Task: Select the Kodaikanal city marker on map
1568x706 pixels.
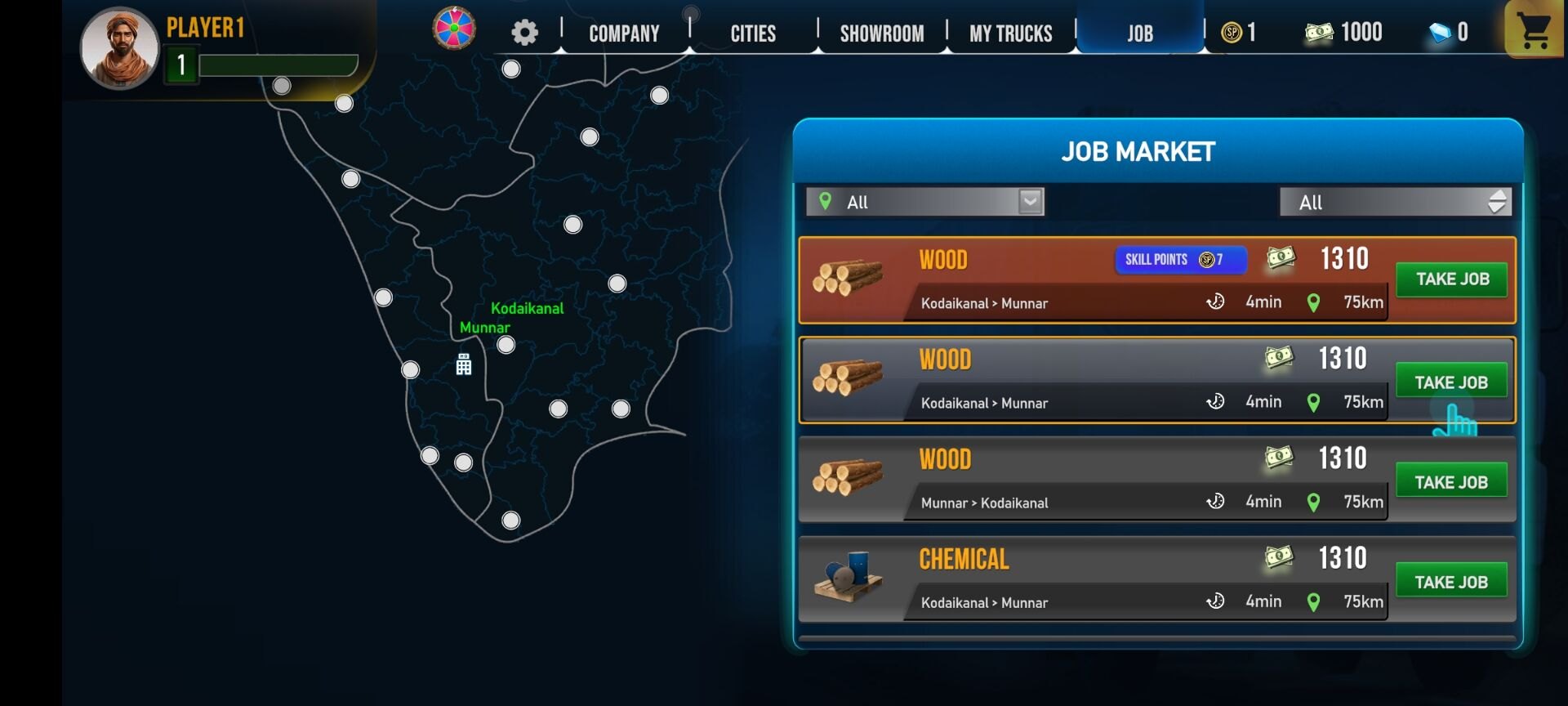Action: 506,345
